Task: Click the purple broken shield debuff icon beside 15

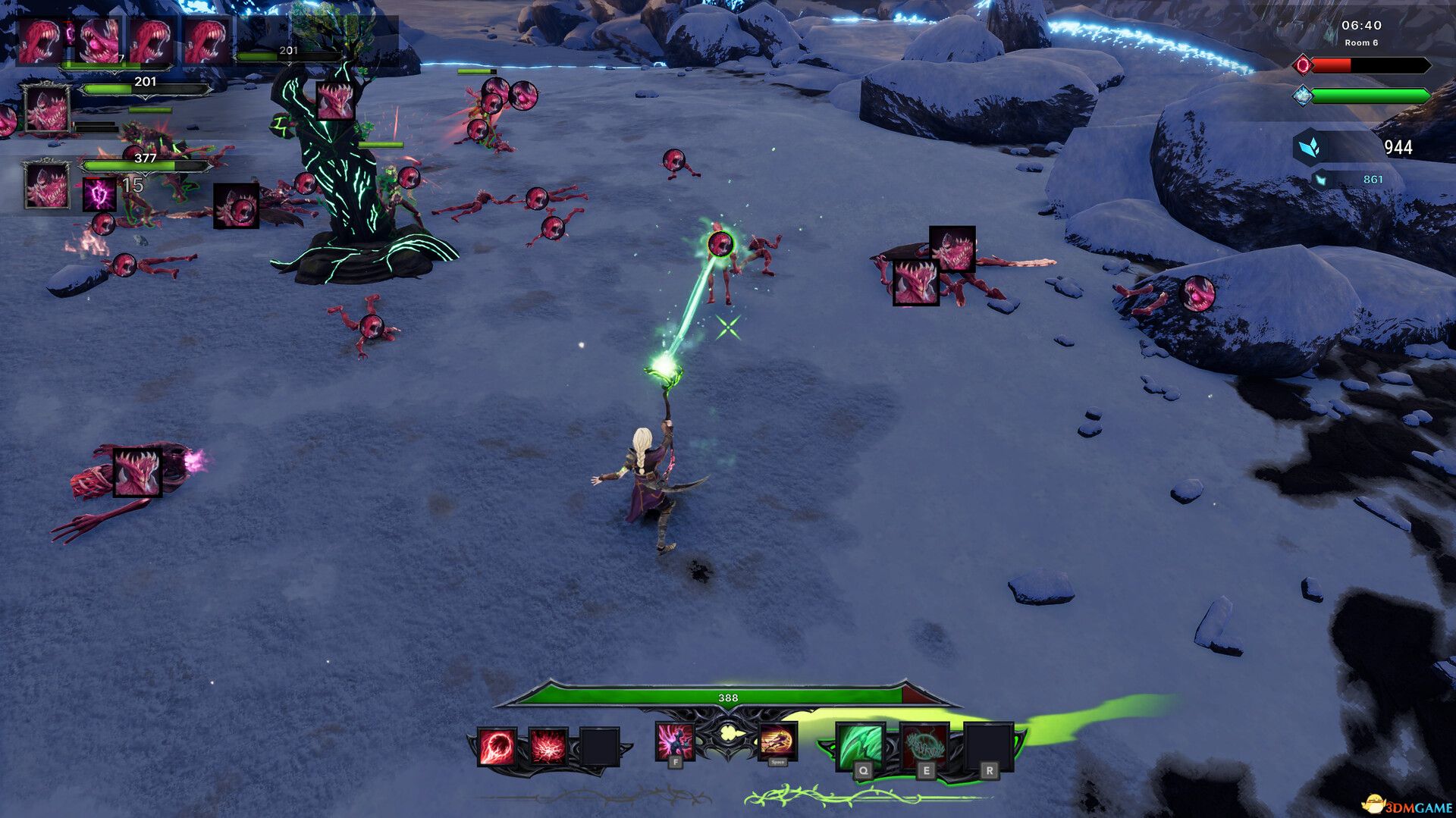Action: point(99,194)
